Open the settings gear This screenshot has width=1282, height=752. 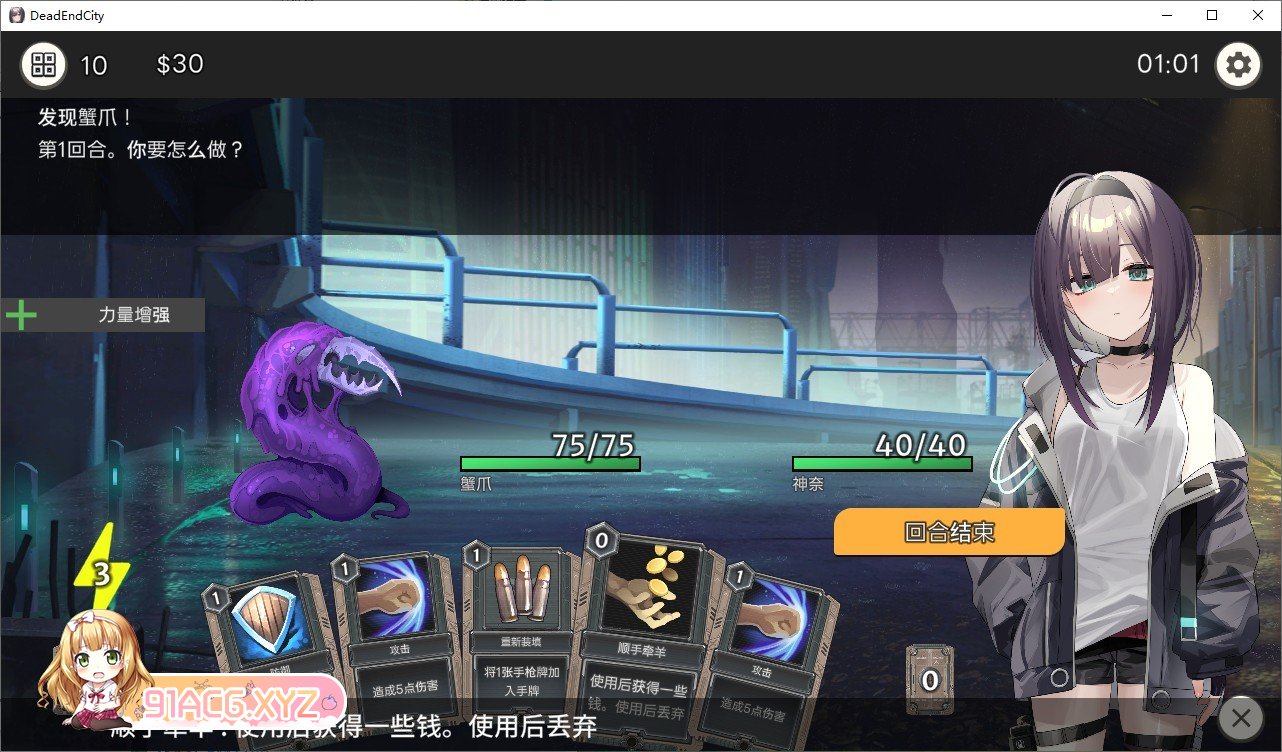click(1238, 64)
